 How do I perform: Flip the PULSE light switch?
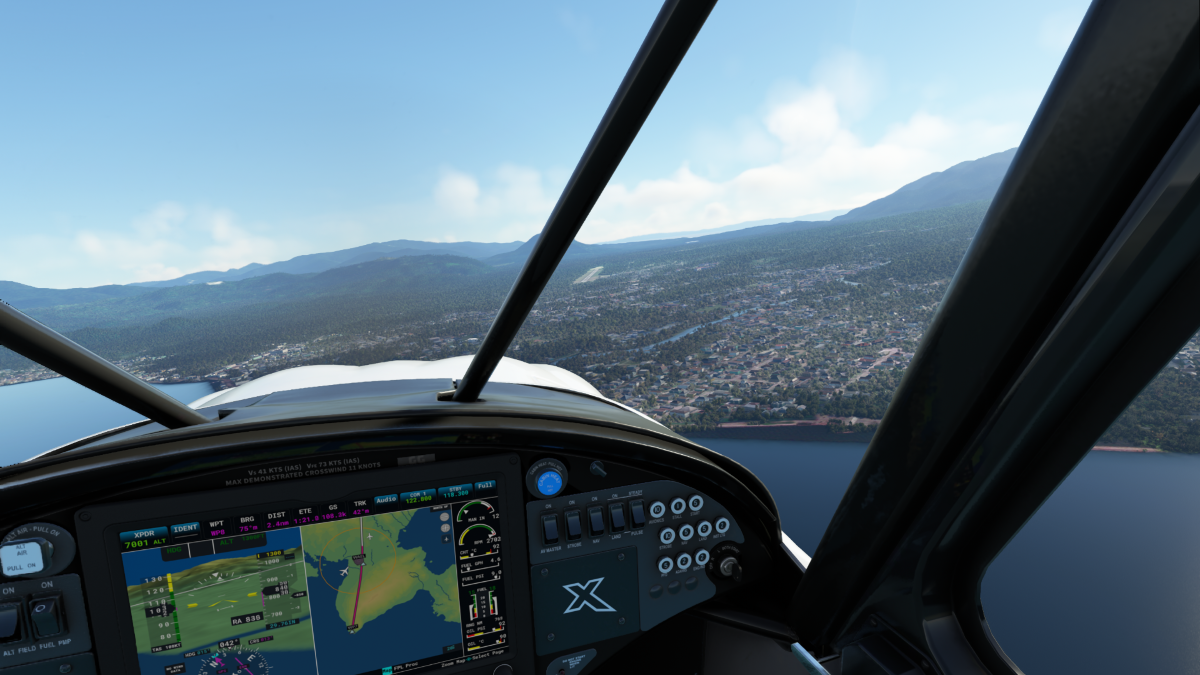(x=637, y=512)
